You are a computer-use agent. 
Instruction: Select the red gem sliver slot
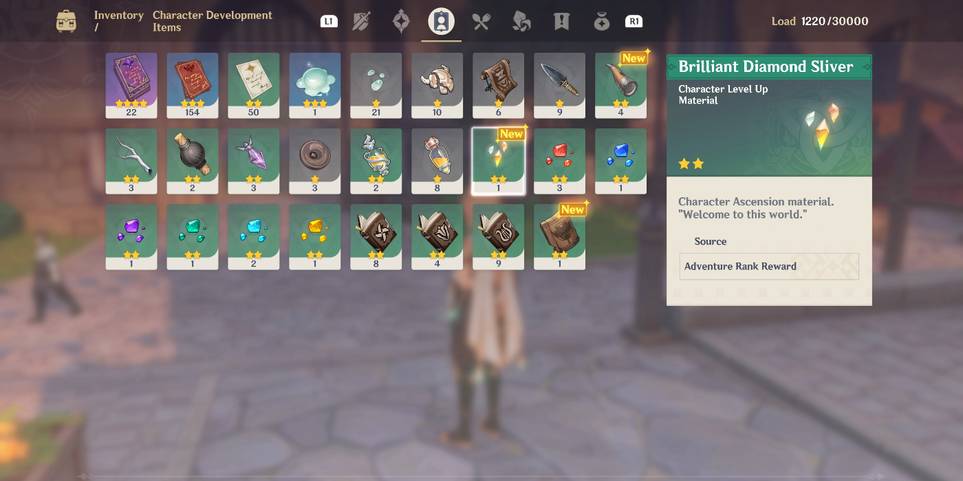pyautogui.click(x=559, y=160)
